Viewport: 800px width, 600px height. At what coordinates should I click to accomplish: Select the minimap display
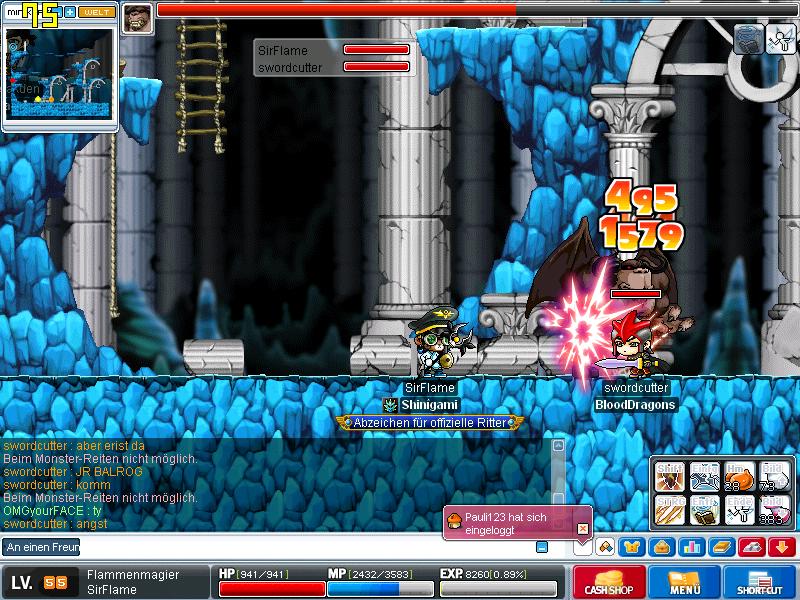tap(59, 77)
